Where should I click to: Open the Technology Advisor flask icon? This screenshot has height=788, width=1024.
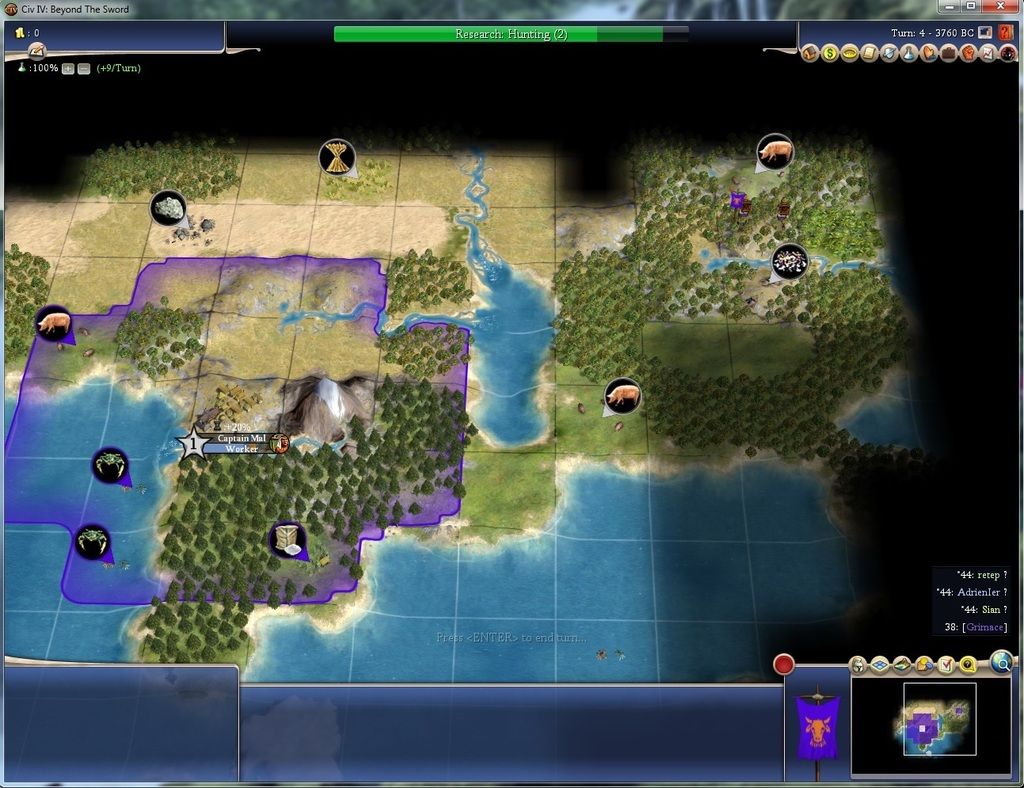click(x=908, y=53)
